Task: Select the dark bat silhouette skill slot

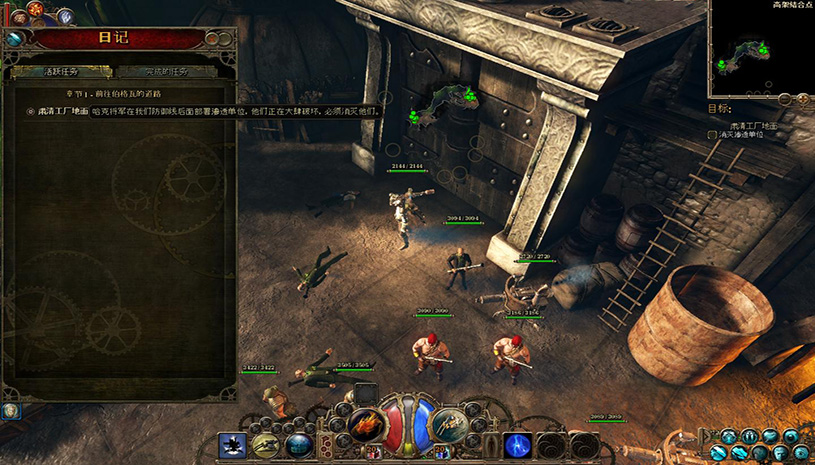Action: tap(233, 445)
